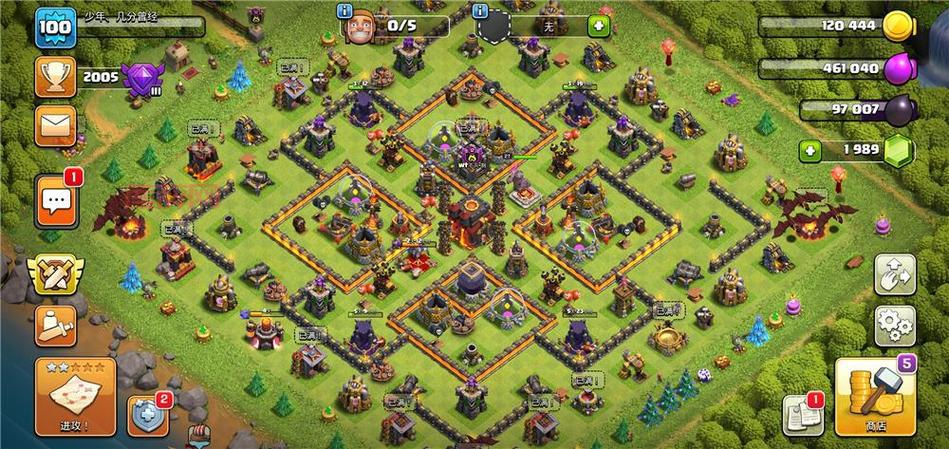Buy more gems with the green plus
This screenshot has height=449, width=949.
pos(812,150)
